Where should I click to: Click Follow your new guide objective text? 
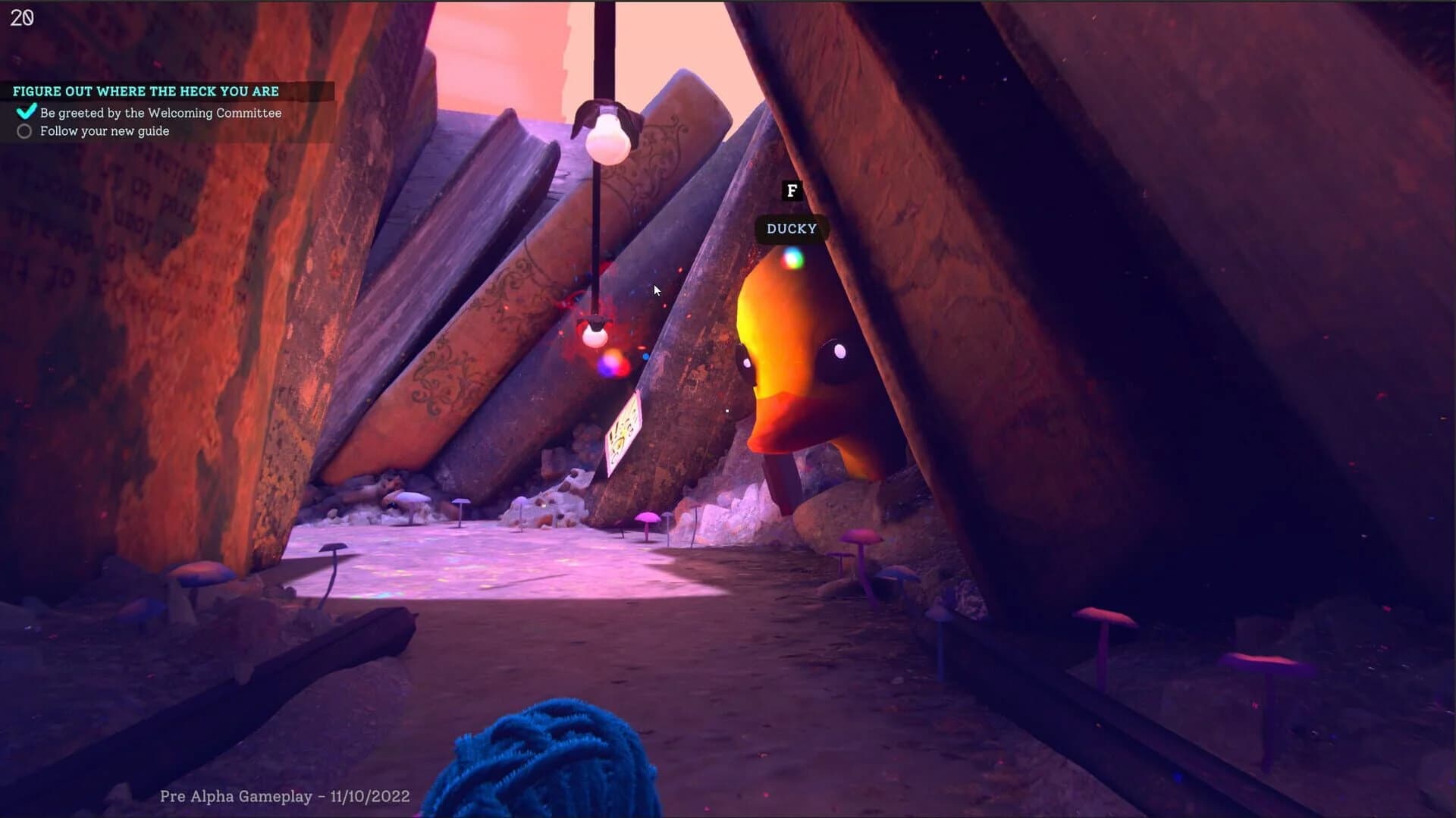pyautogui.click(x=105, y=130)
